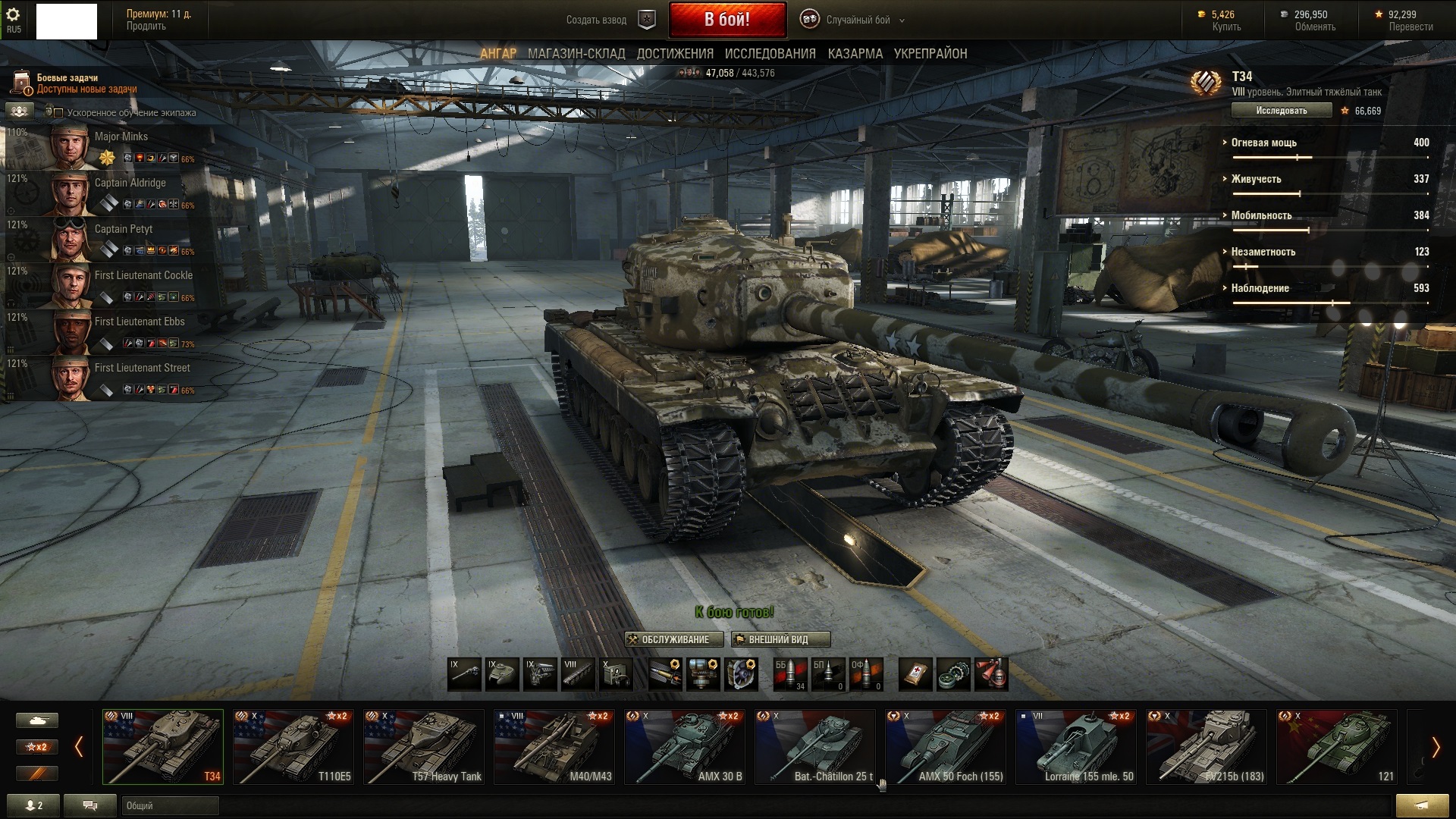1456x819 pixels.
Task: Open the Случайный бой battle type dropdown
Action: (857, 20)
